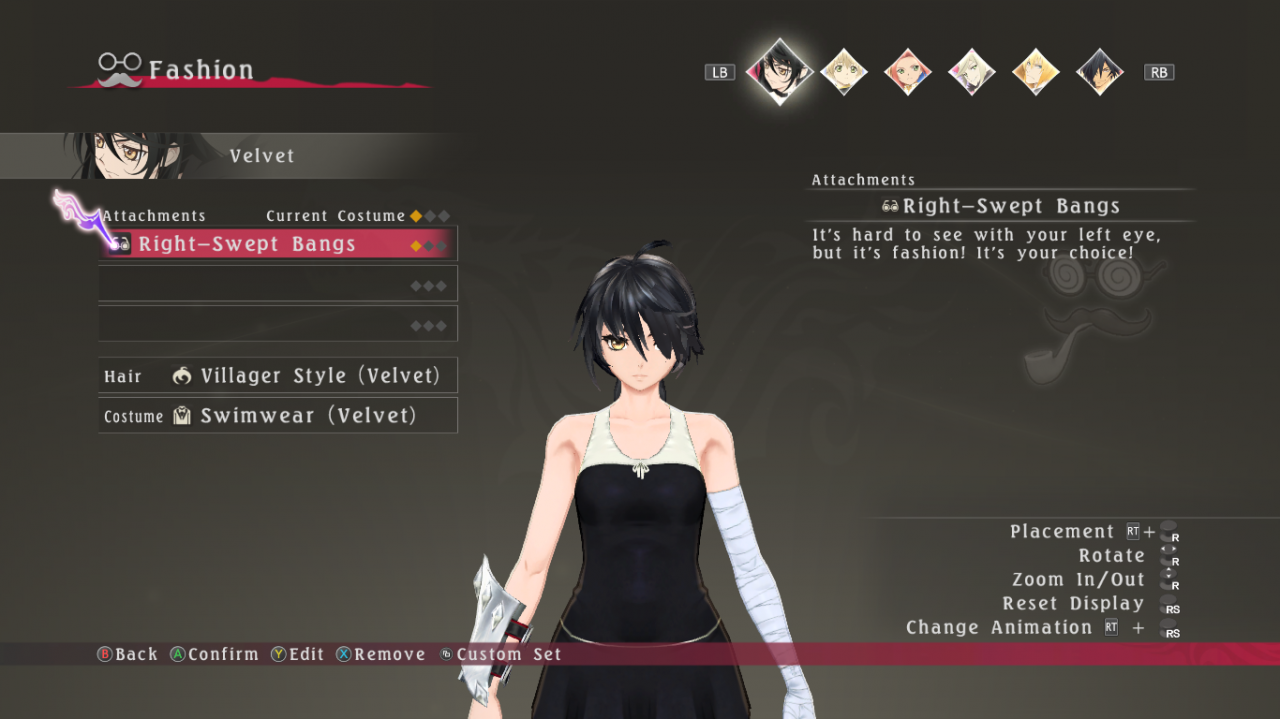Open the Costume row showing Swimwear
Image resolution: width=1280 pixels, height=719 pixels.
(278, 416)
